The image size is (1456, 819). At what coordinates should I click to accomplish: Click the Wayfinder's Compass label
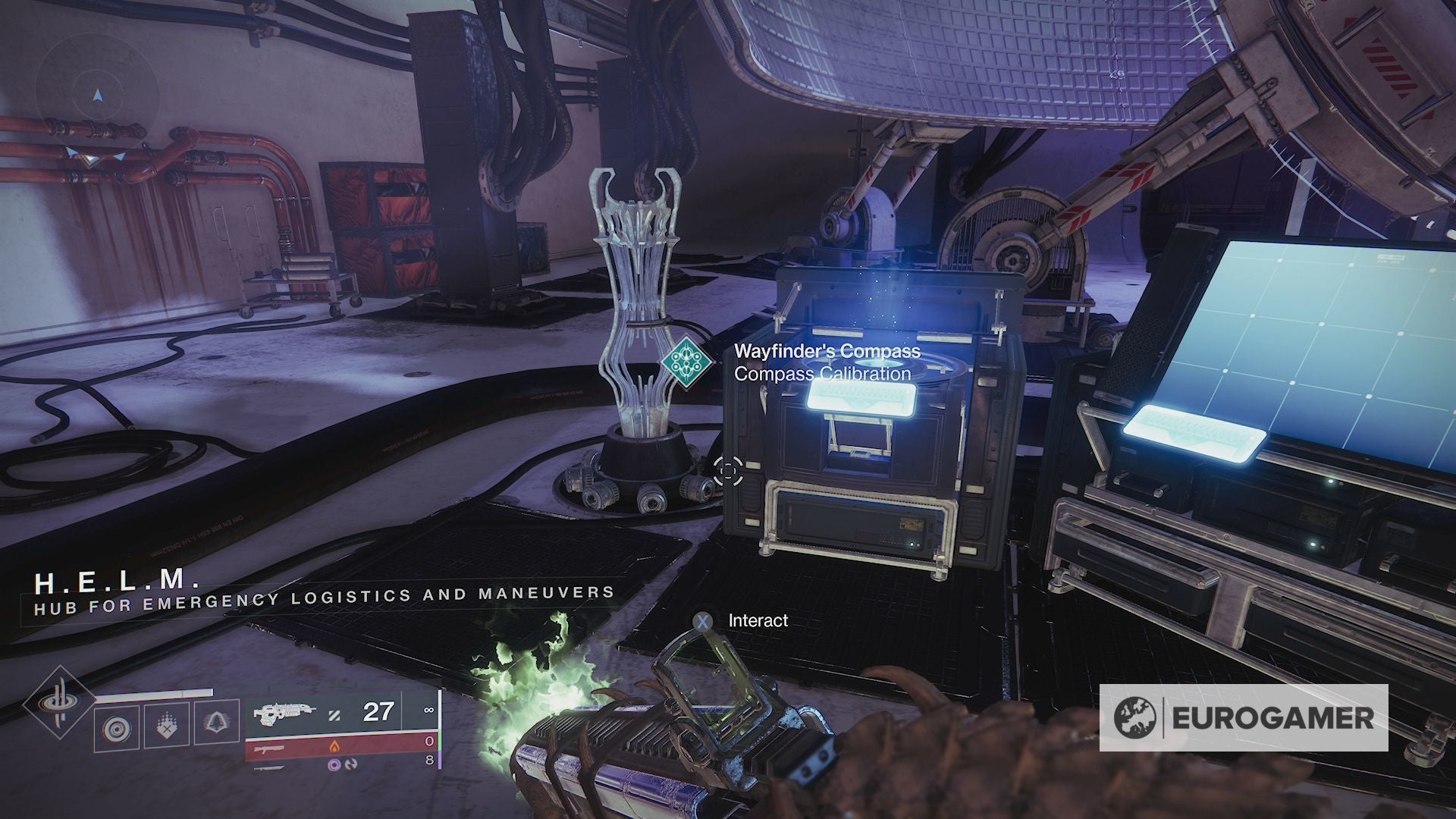click(x=827, y=351)
